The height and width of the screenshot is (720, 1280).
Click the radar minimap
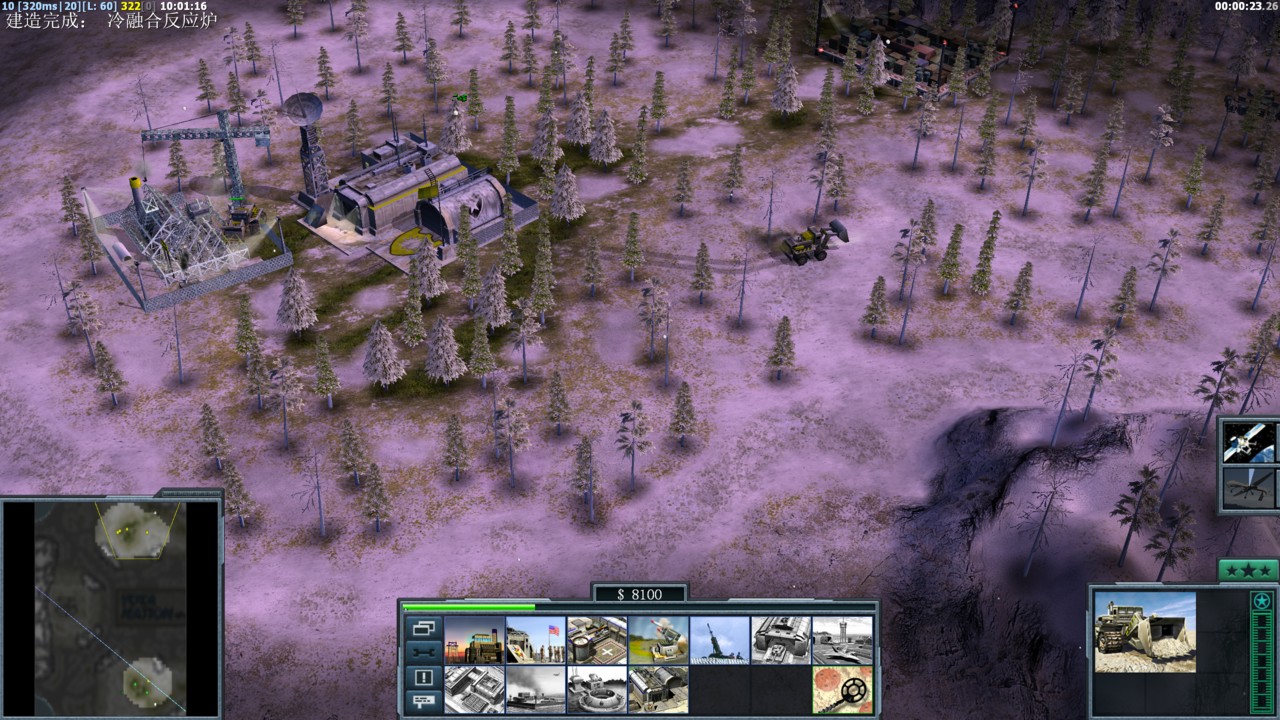[x=110, y=608]
